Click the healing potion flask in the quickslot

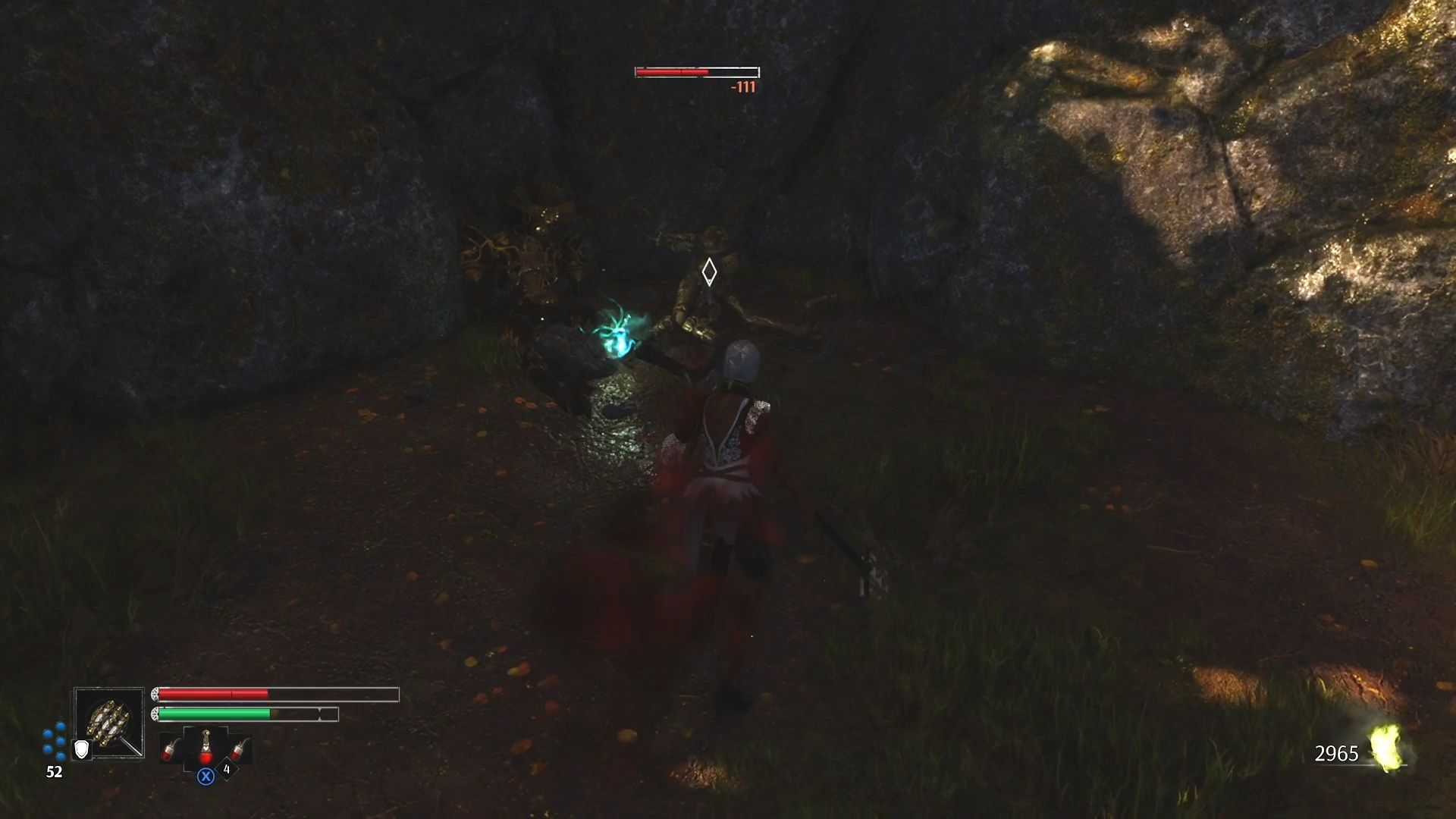click(x=206, y=748)
